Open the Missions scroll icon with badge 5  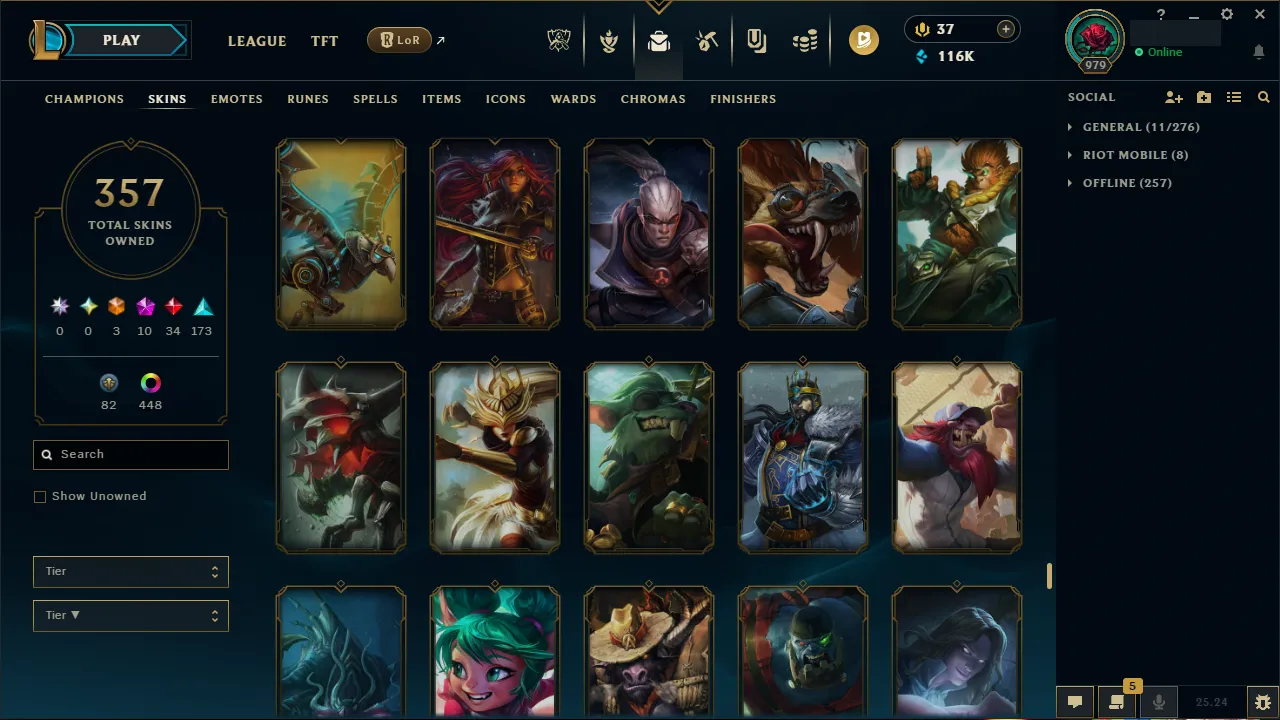click(1117, 701)
